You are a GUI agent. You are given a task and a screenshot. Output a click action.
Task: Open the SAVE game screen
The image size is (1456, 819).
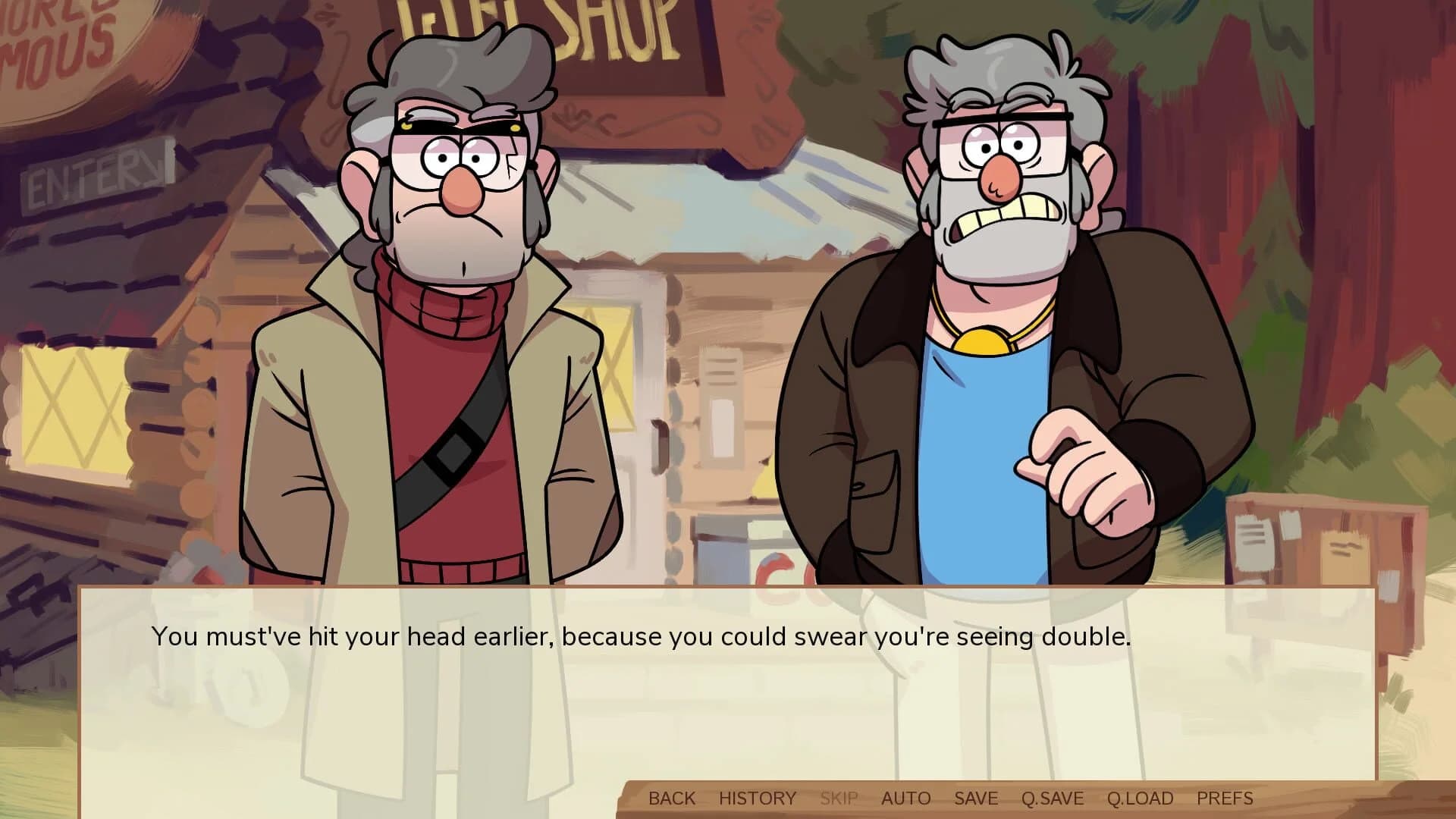click(975, 798)
